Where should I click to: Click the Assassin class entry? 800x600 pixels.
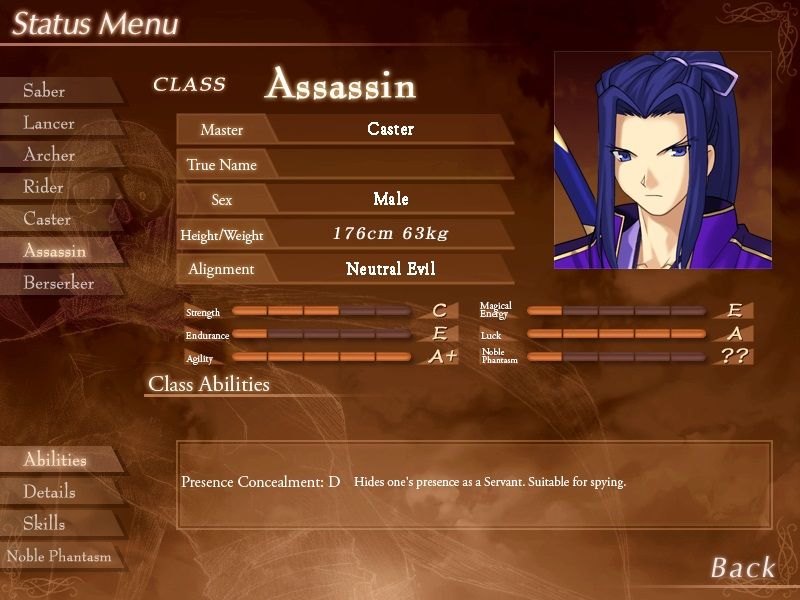pos(55,251)
